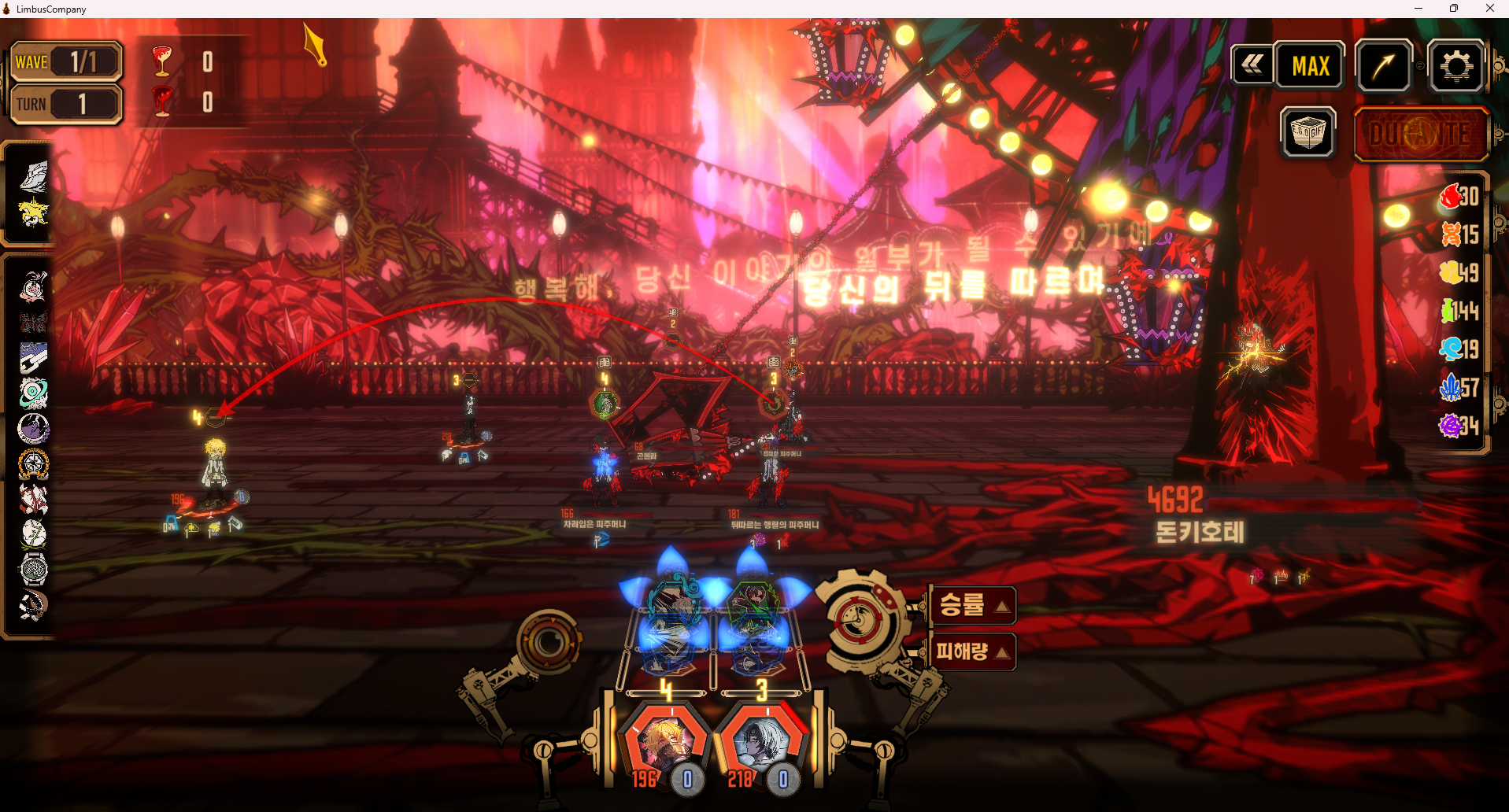This screenshot has width=1509, height=812.
Task: Close the LimbusCompany window
Action: [x=1489, y=9]
